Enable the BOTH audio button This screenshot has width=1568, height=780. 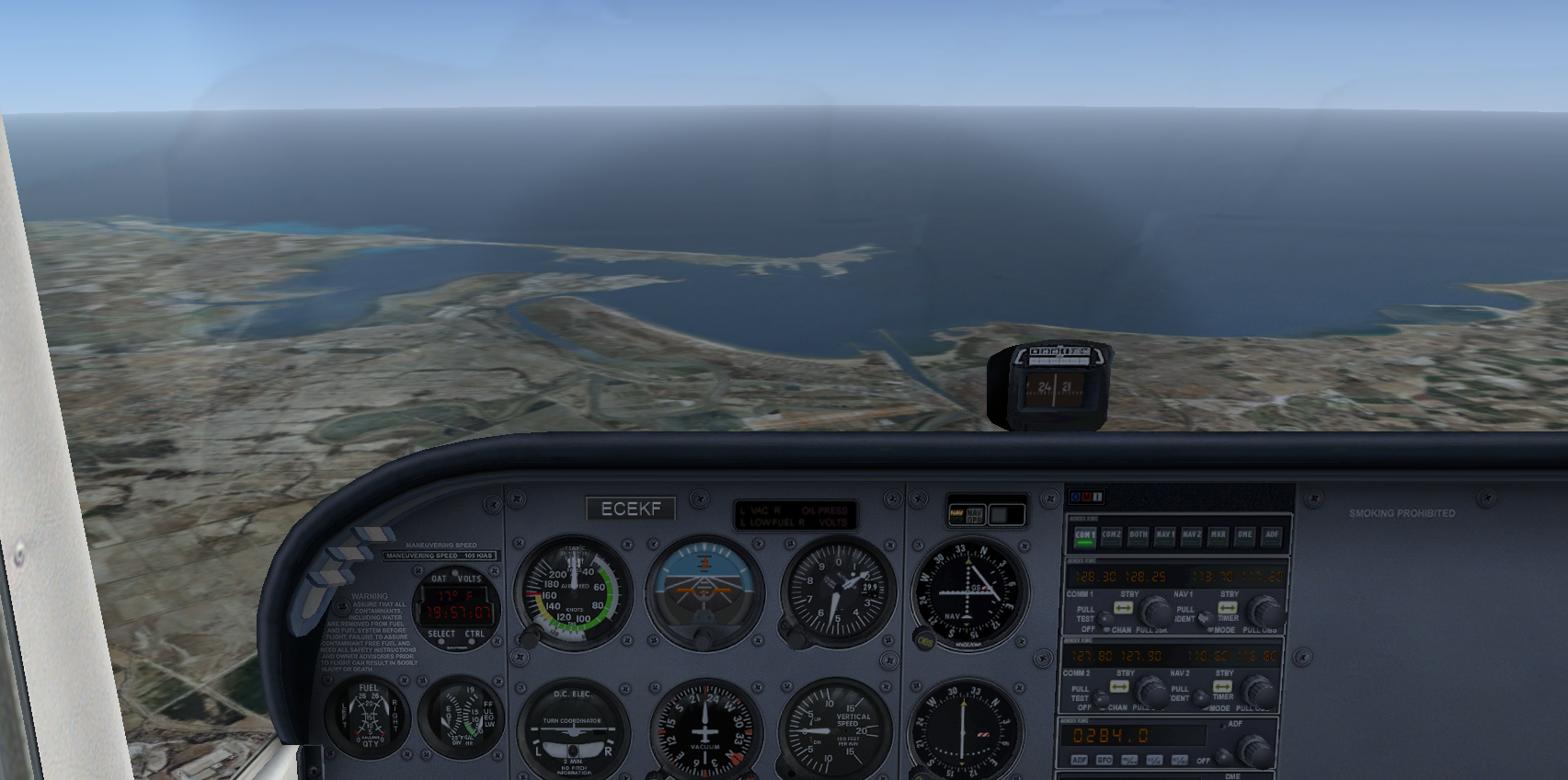[x=1139, y=536]
